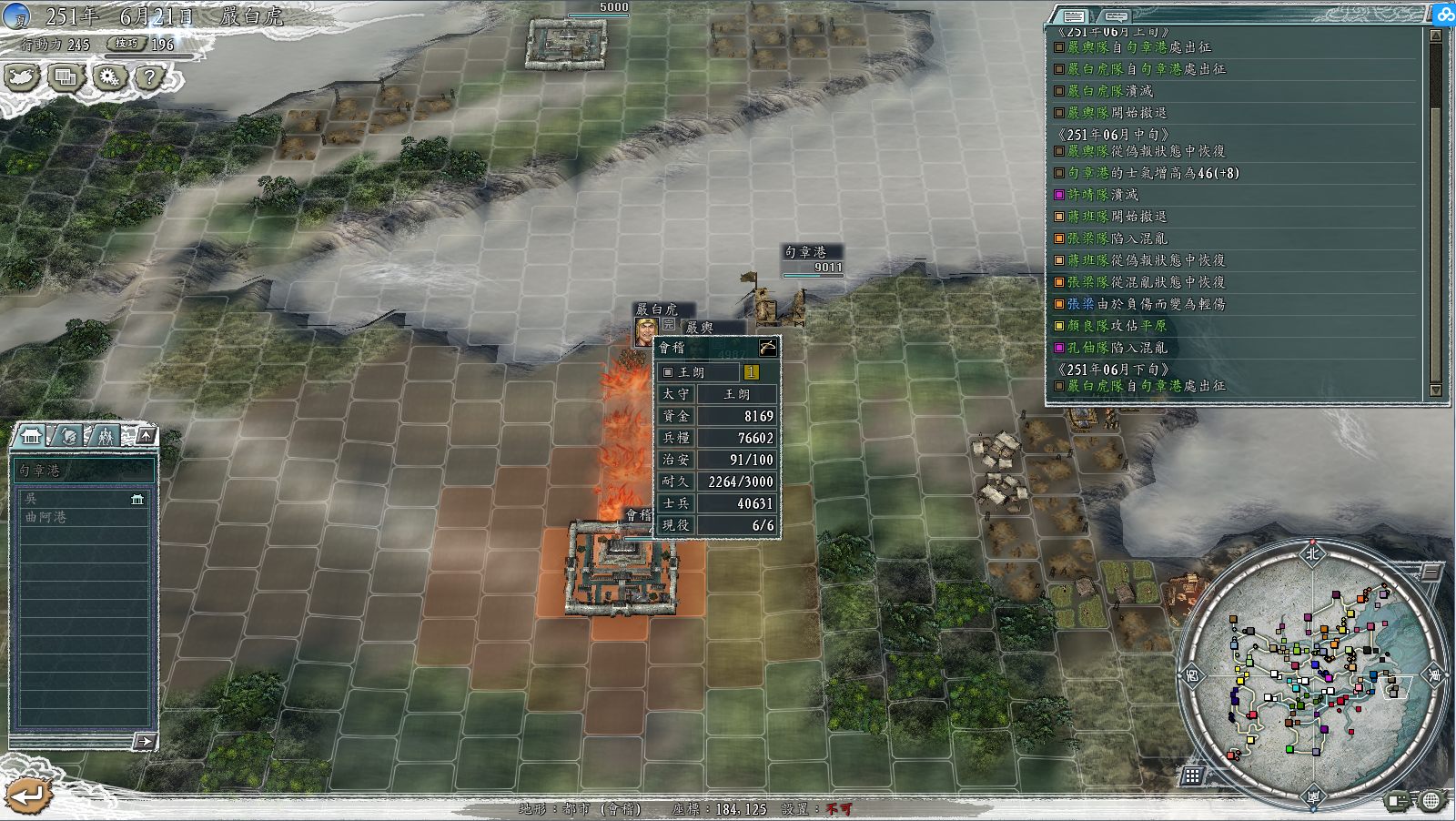Screen dimensions: 1456x821
Task: Switch to the officer portrait tab
Action: point(68,436)
